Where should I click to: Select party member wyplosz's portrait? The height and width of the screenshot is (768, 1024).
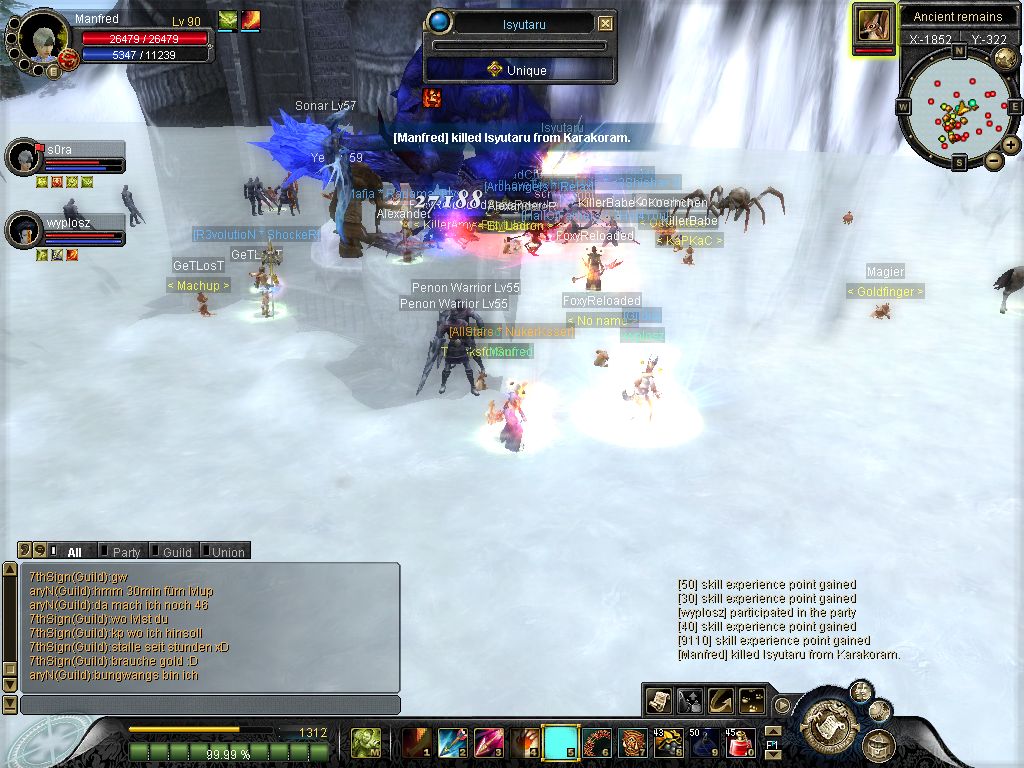coord(23,230)
